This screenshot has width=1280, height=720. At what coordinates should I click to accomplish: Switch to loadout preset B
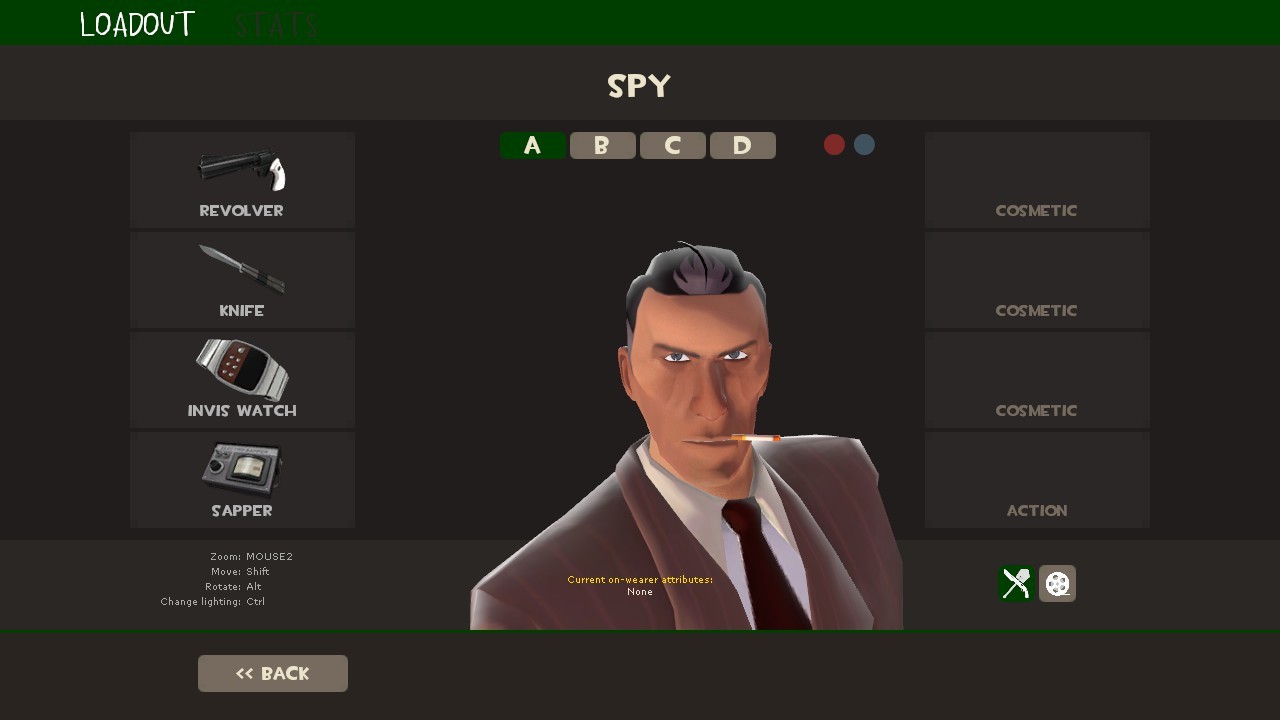(x=602, y=145)
